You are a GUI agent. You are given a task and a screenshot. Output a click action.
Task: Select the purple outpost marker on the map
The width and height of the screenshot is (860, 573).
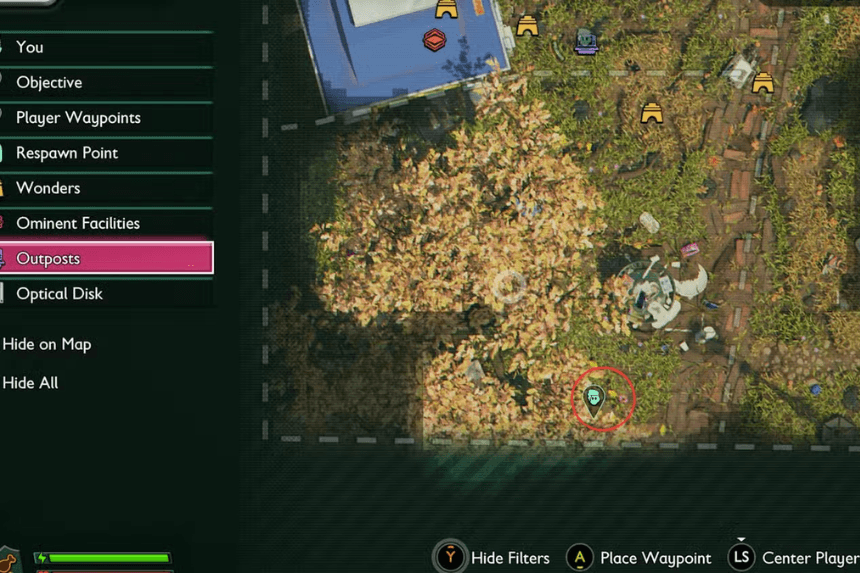(x=586, y=41)
